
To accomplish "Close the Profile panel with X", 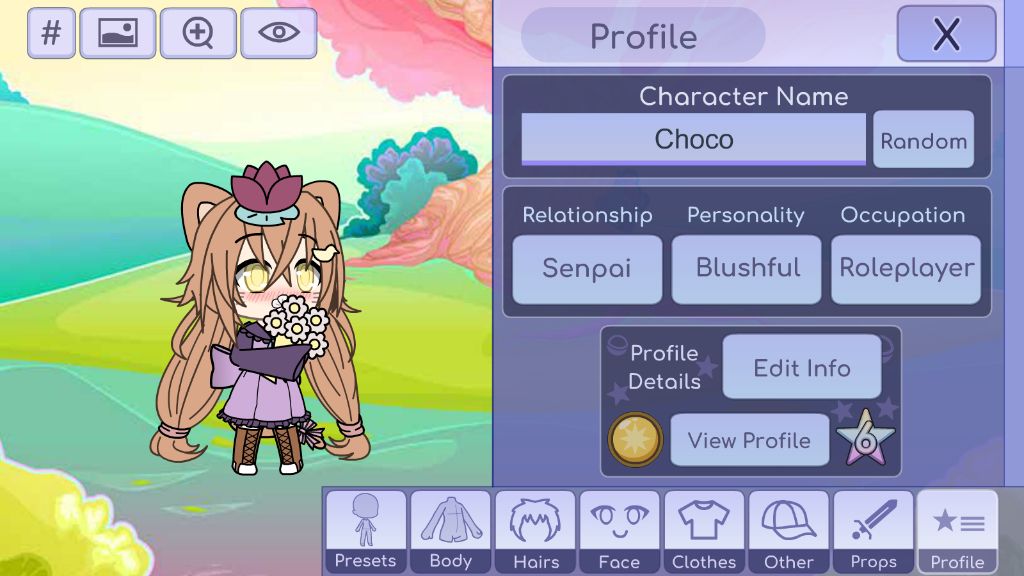I will [945, 34].
